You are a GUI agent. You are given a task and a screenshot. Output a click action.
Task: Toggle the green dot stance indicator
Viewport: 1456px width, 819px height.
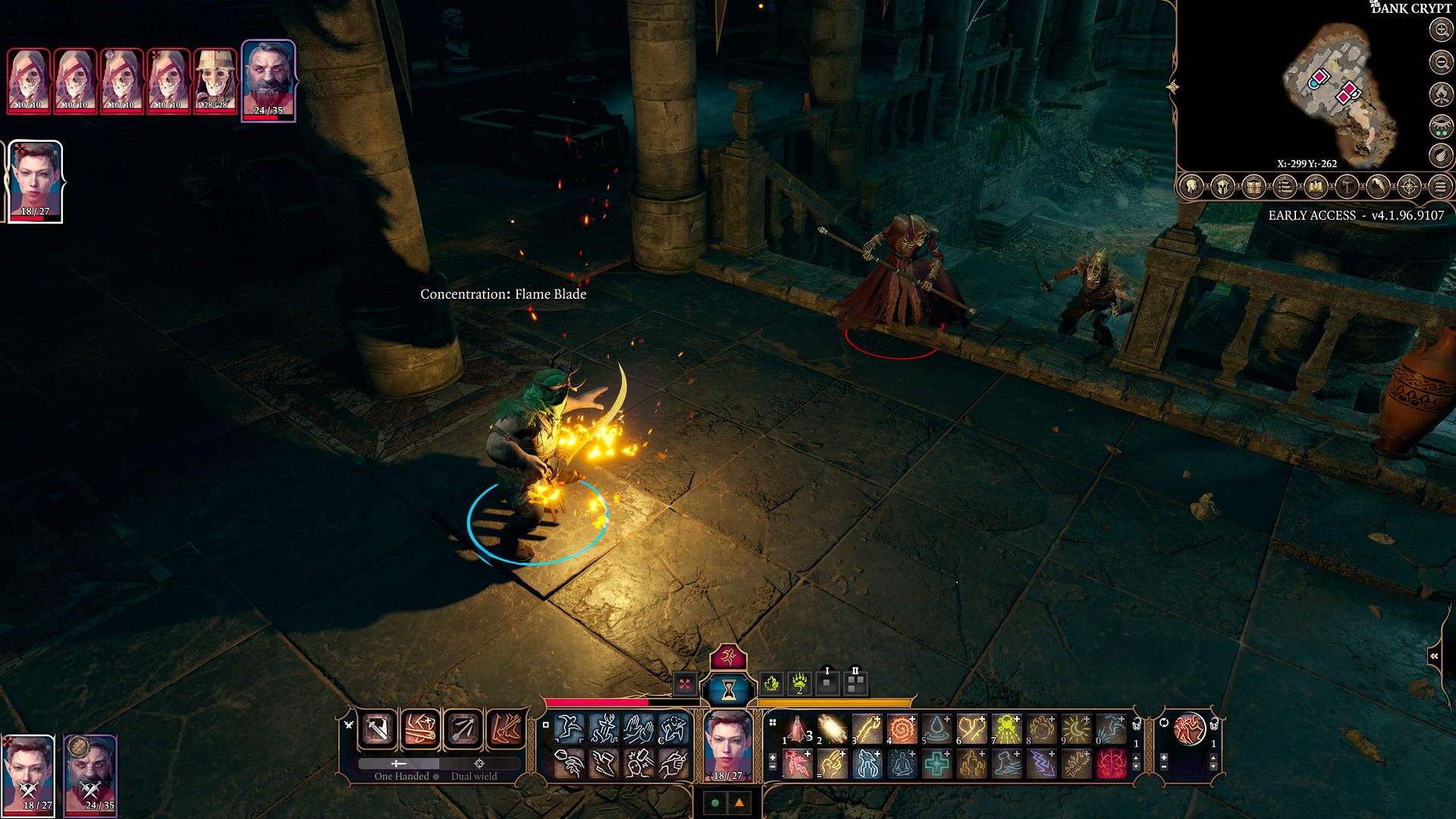click(x=714, y=804)
